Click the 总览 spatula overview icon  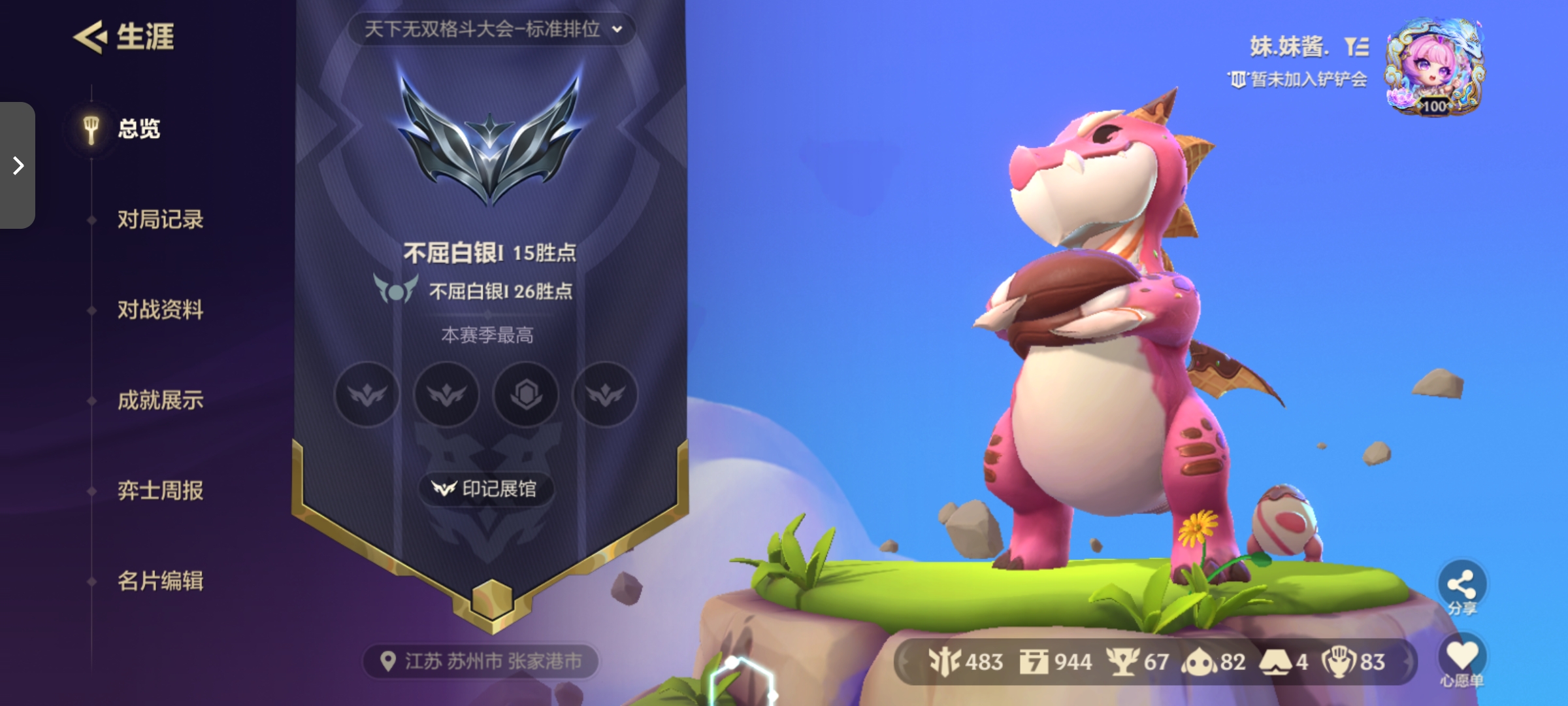point(90,129)
